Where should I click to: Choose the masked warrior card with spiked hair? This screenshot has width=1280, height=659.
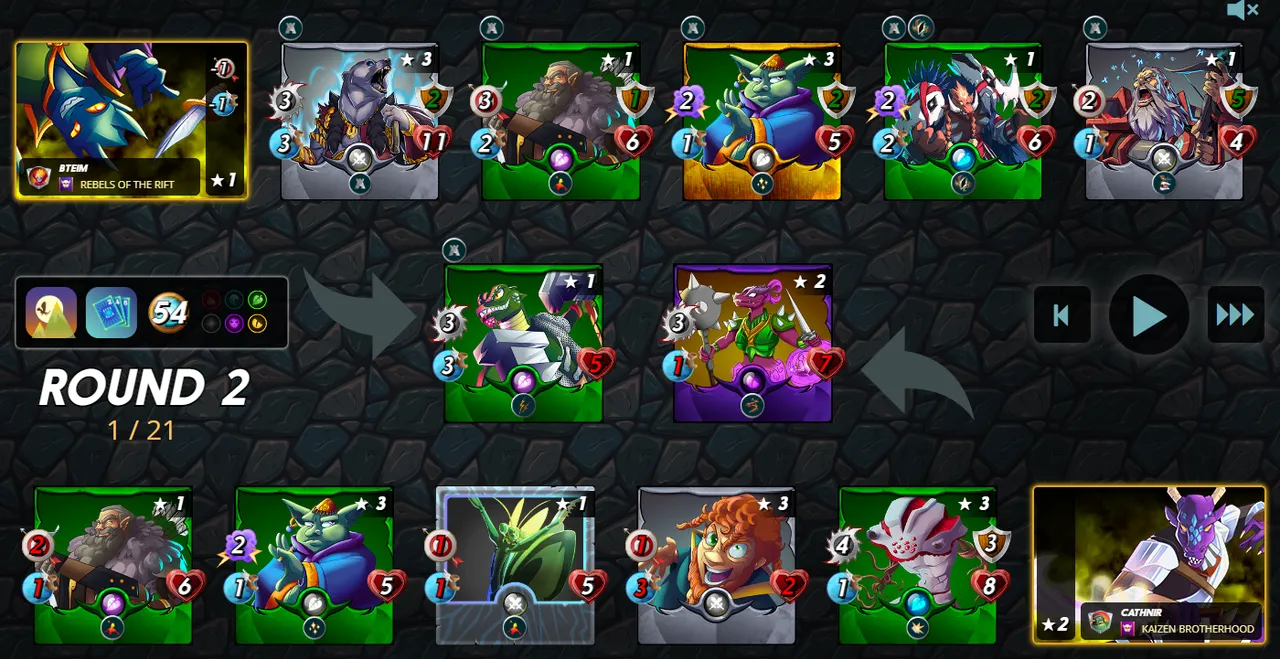963,120
